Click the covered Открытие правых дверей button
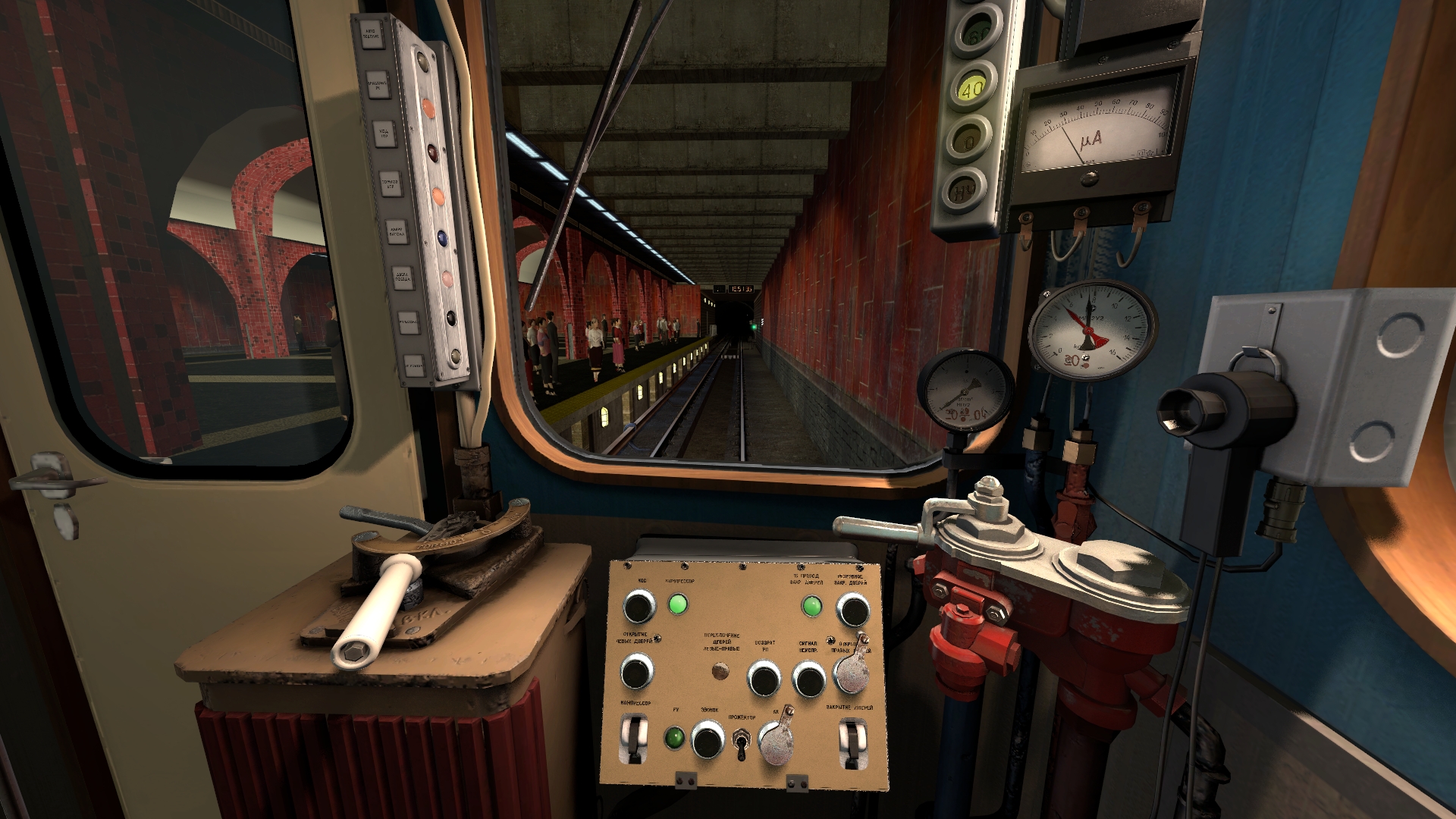This screenshot has width=1456, height=819. click(852, 673)
